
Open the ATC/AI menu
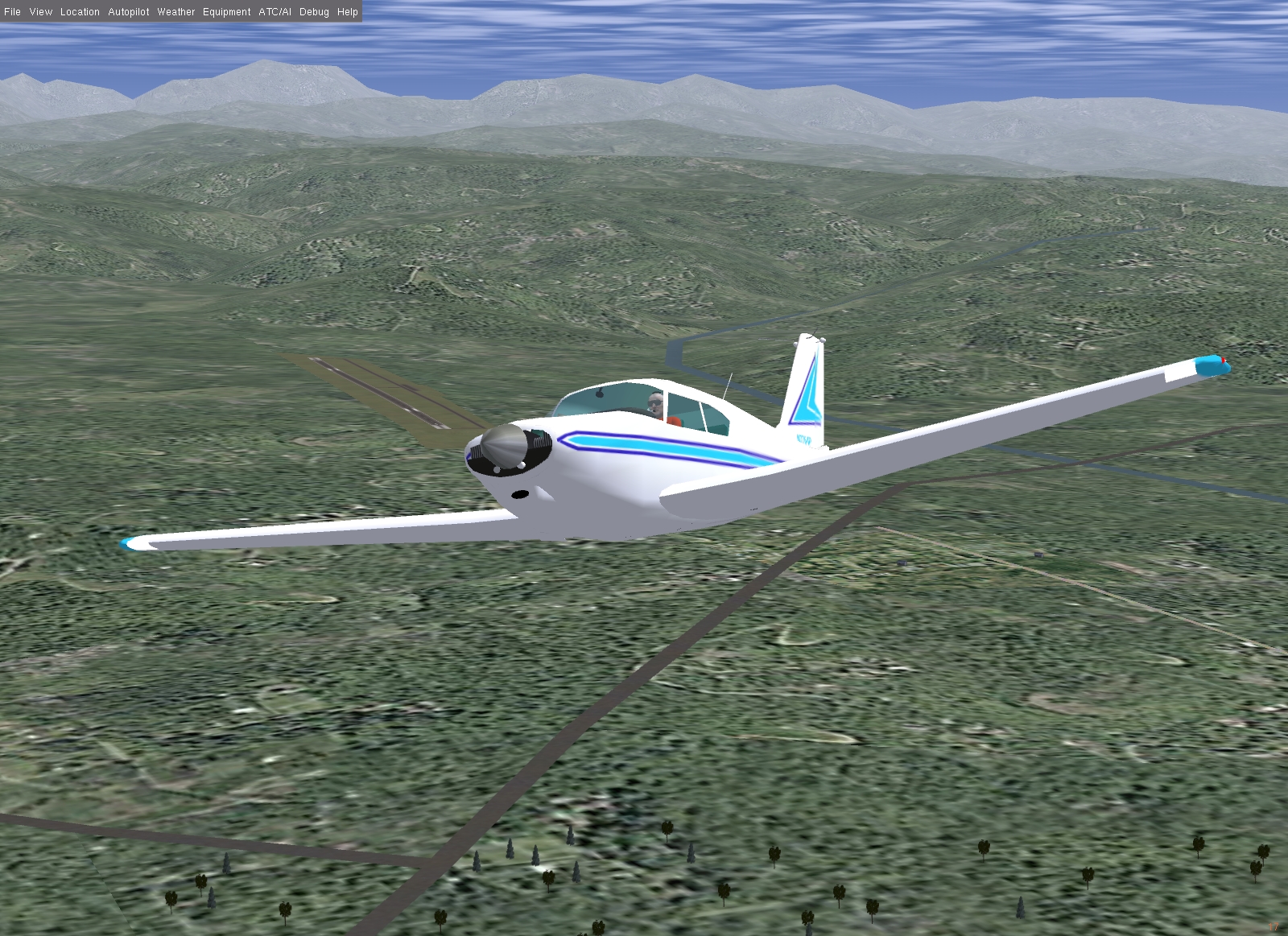point(275,12)
